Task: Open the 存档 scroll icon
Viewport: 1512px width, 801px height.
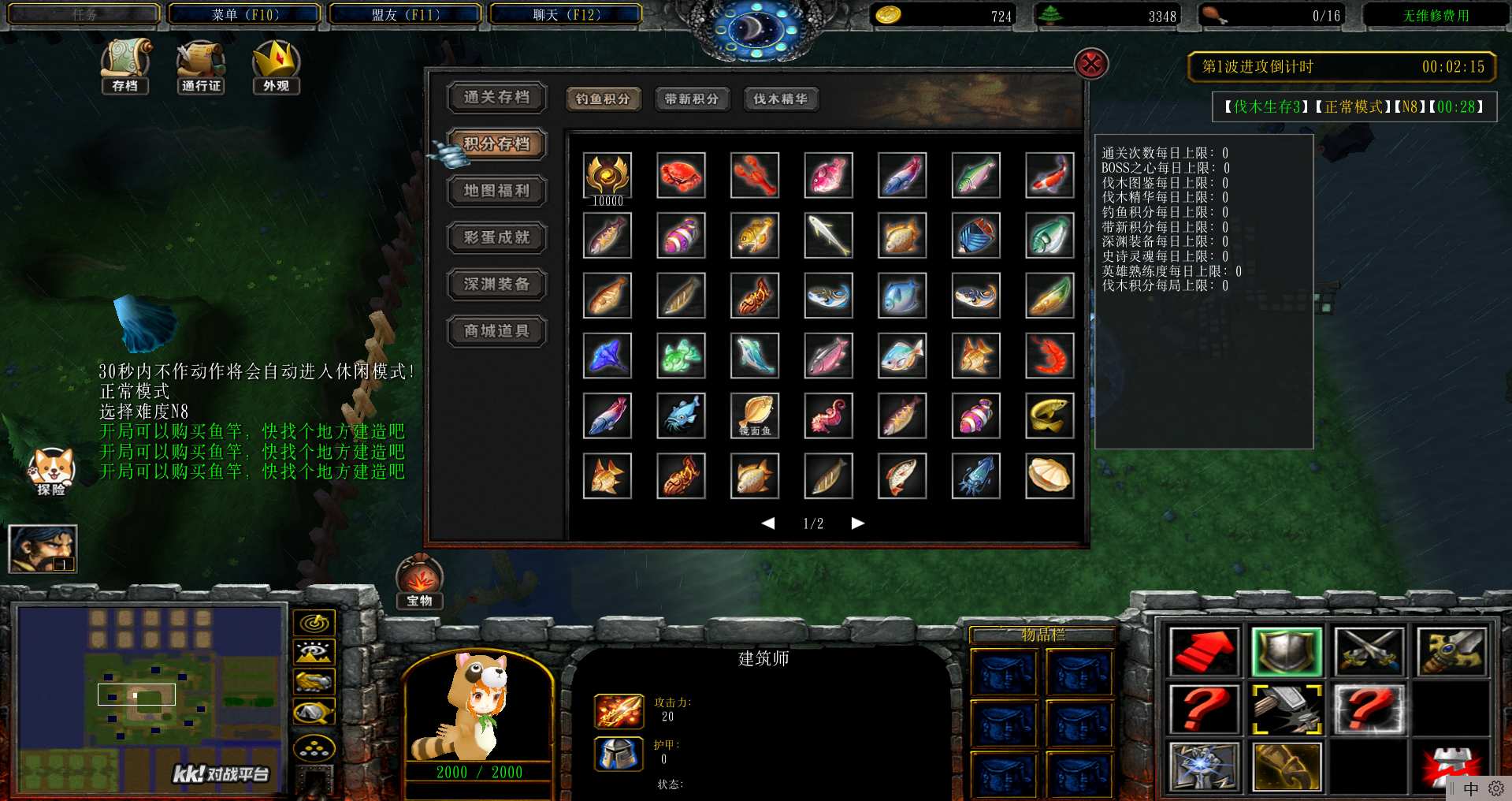Action: [125, 65]
